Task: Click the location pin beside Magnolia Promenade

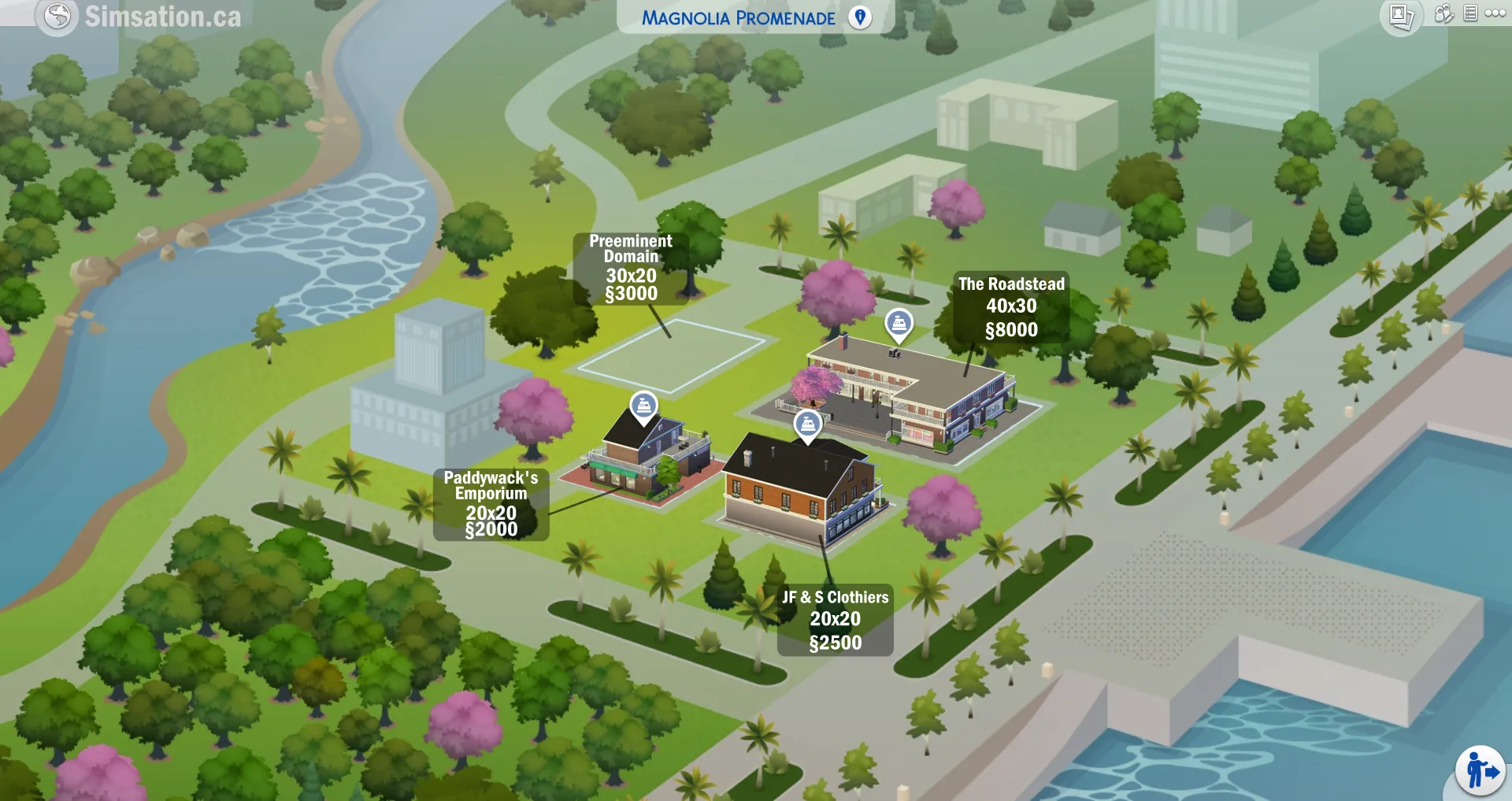Action: 858,16
